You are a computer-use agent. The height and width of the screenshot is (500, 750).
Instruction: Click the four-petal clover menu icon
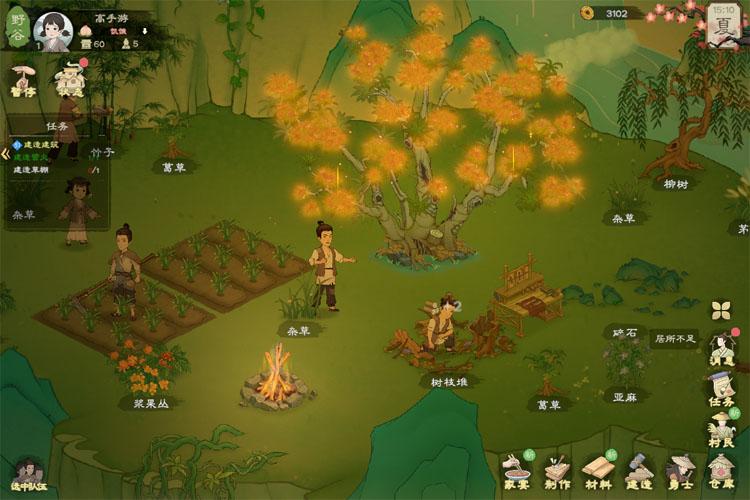coord(721,310)
